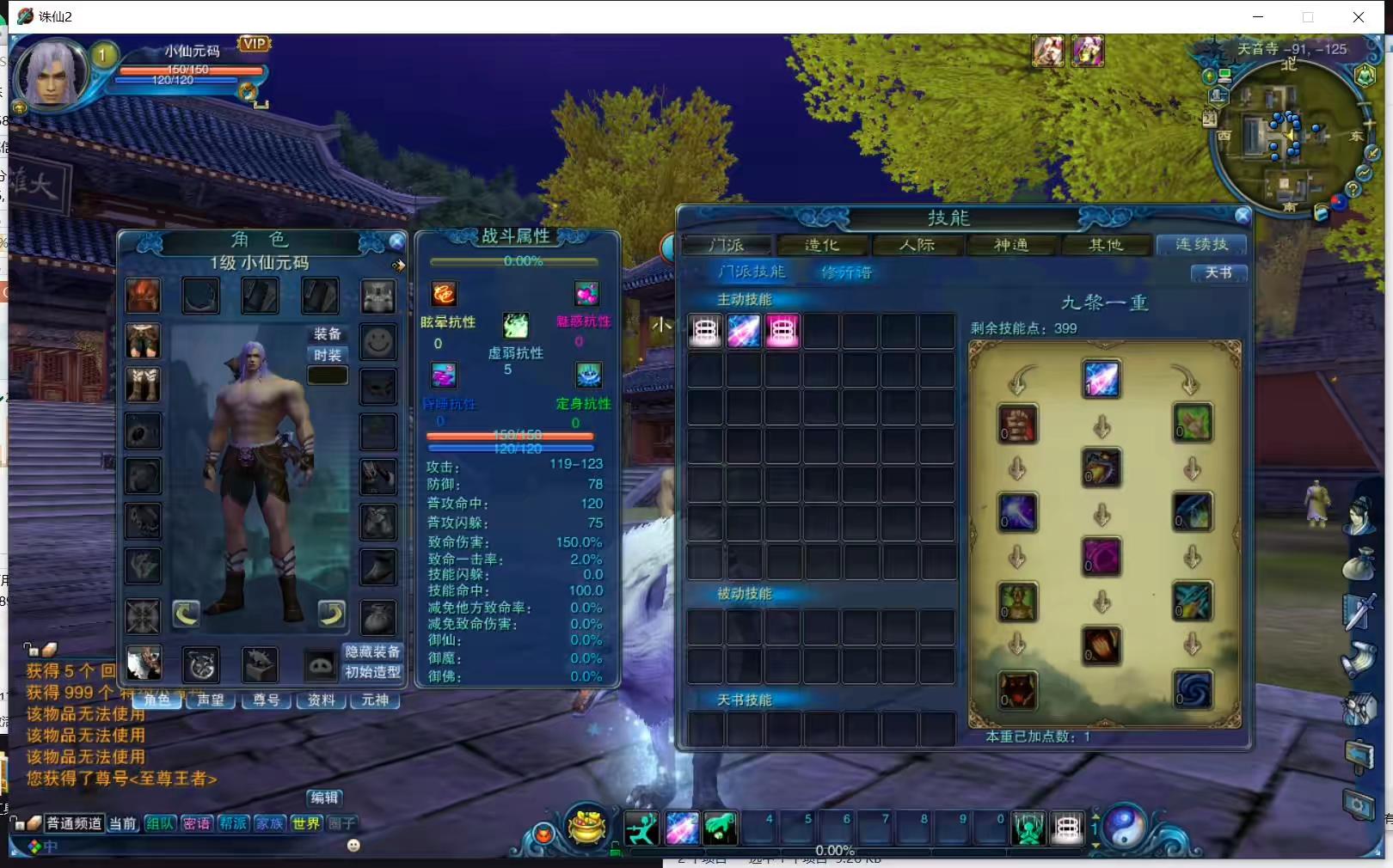The image size is (1393, 868).
Task: Open the 声望 reputation tab
Action: [211, 700]
